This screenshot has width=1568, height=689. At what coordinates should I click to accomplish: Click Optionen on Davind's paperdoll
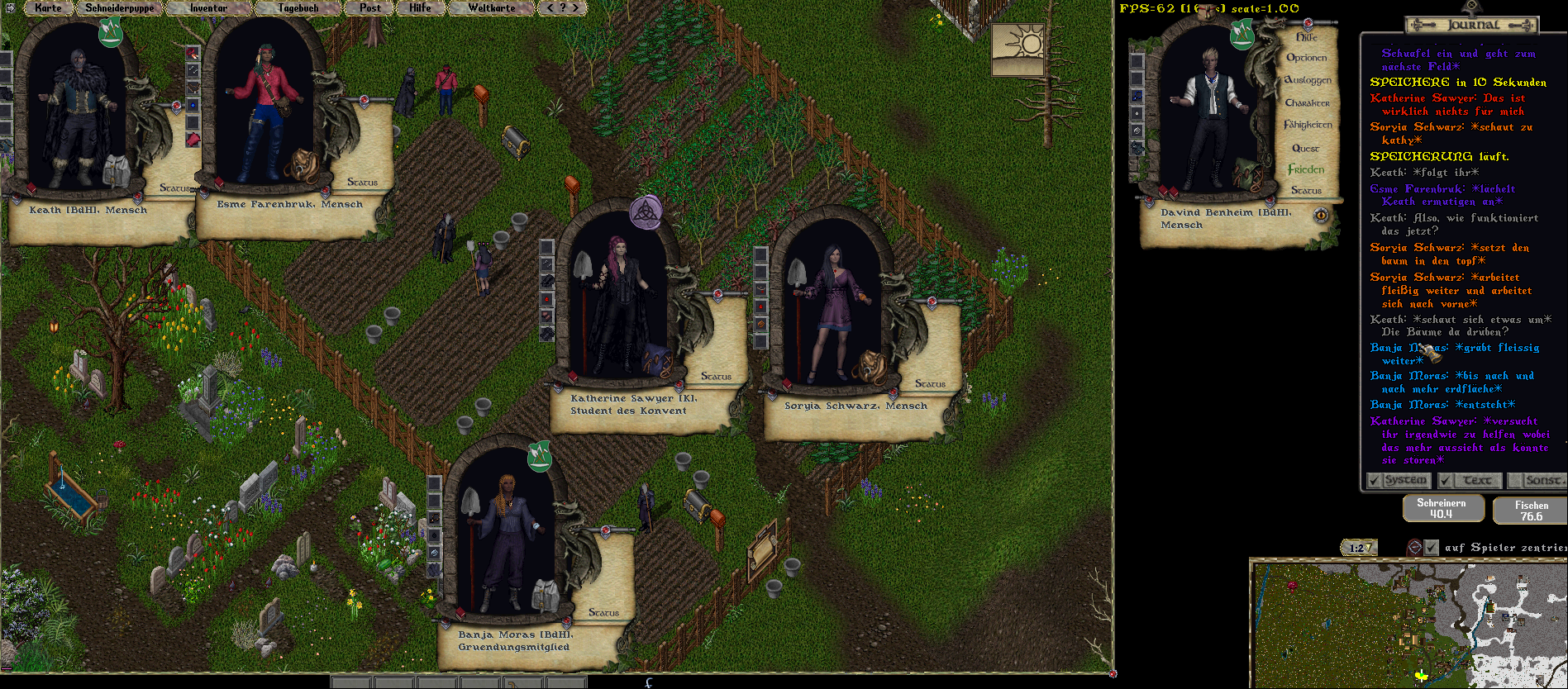point(1306,58)
